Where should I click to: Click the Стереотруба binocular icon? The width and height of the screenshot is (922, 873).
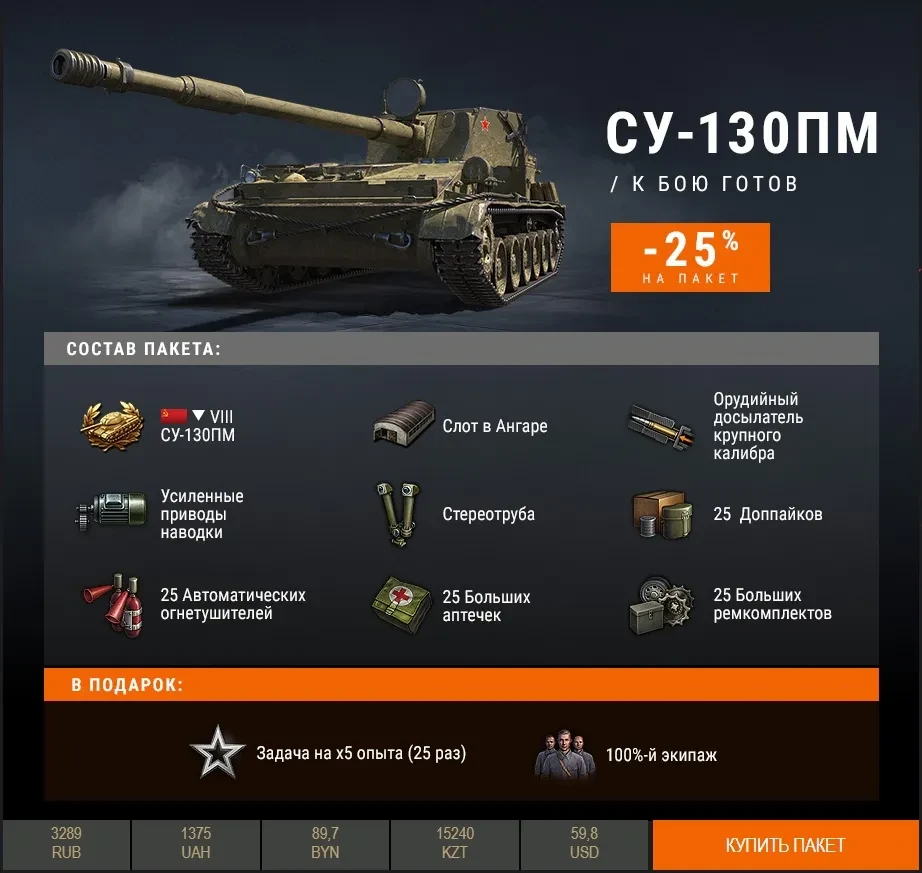click(x=404, y=514)
